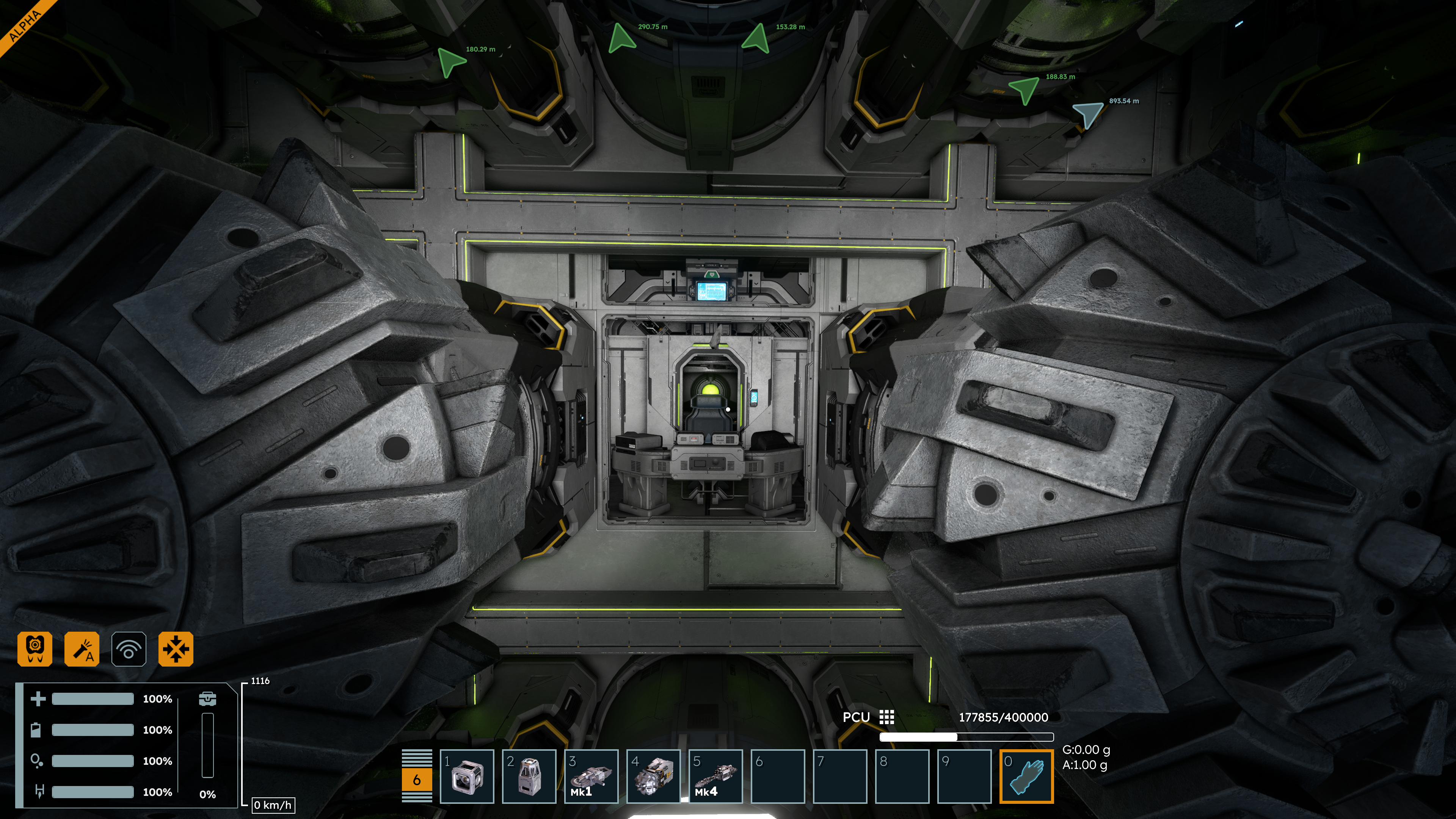Toggle the inertia dampeners icon

click(x=176, y=649)
